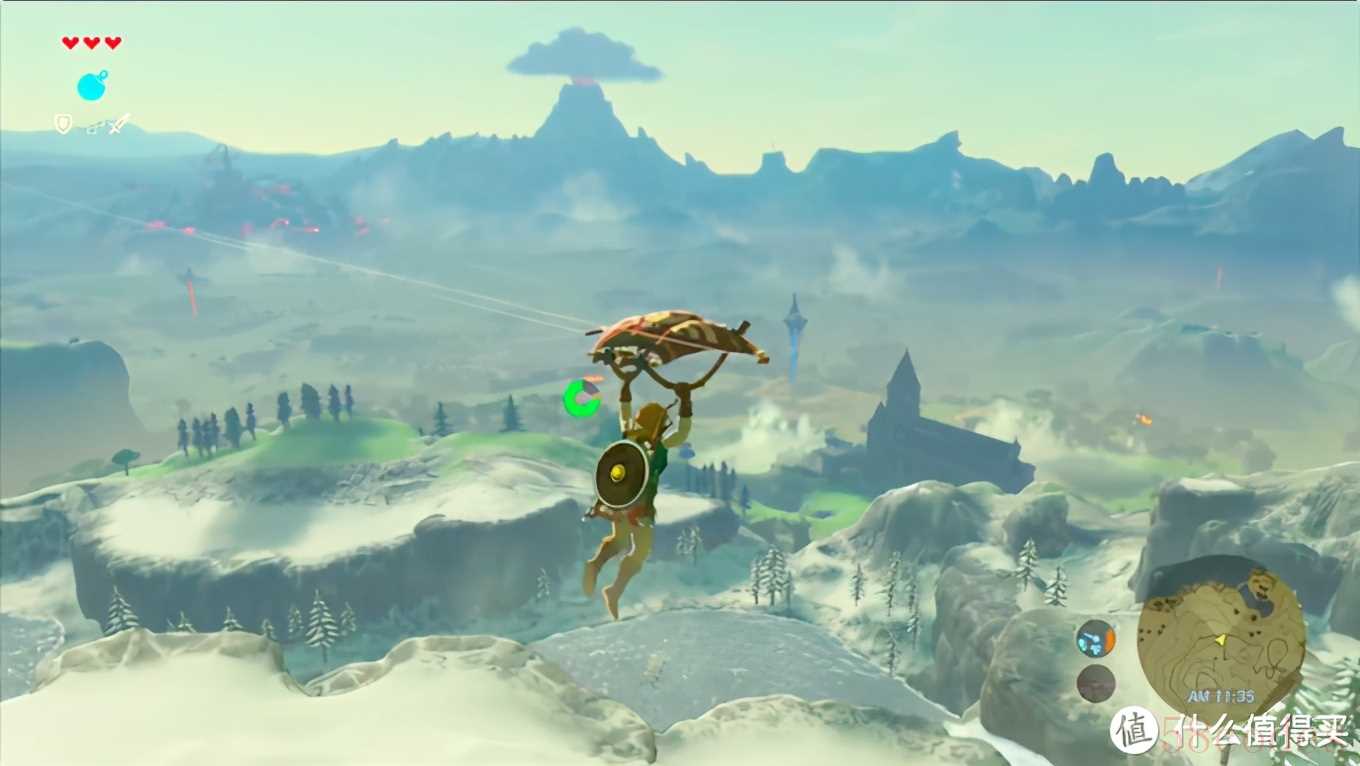Choose the bow equipment icon
1360x766 pixels.
(92, 126)
